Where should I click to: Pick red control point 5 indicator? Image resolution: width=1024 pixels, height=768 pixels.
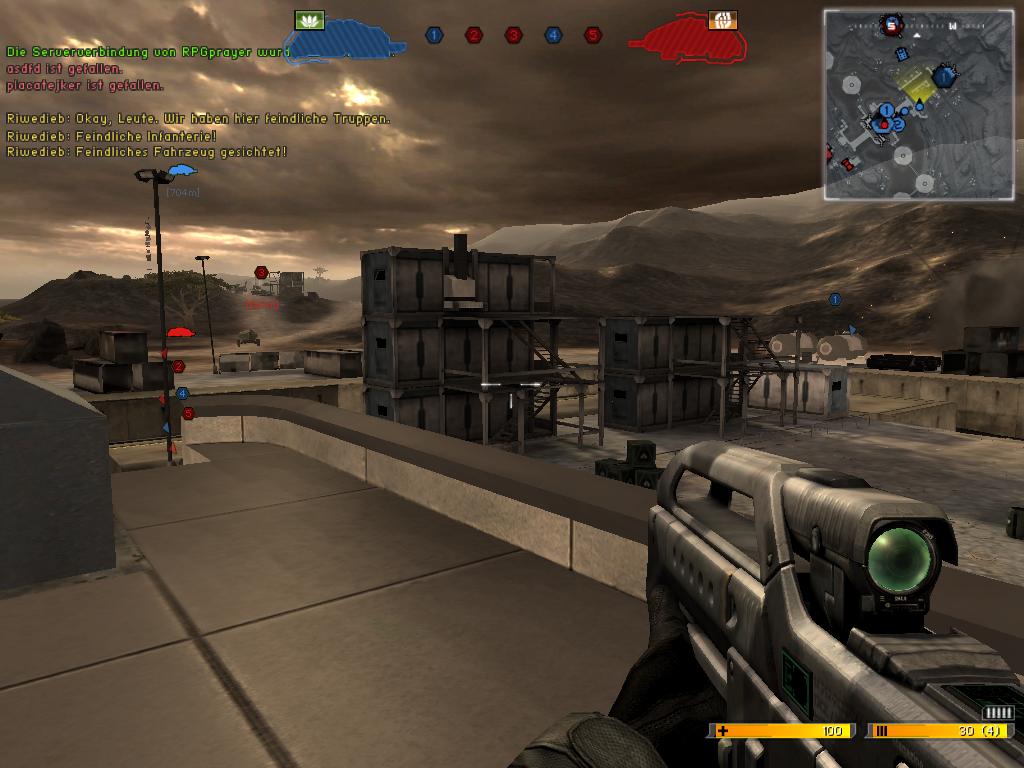point(593,35)
